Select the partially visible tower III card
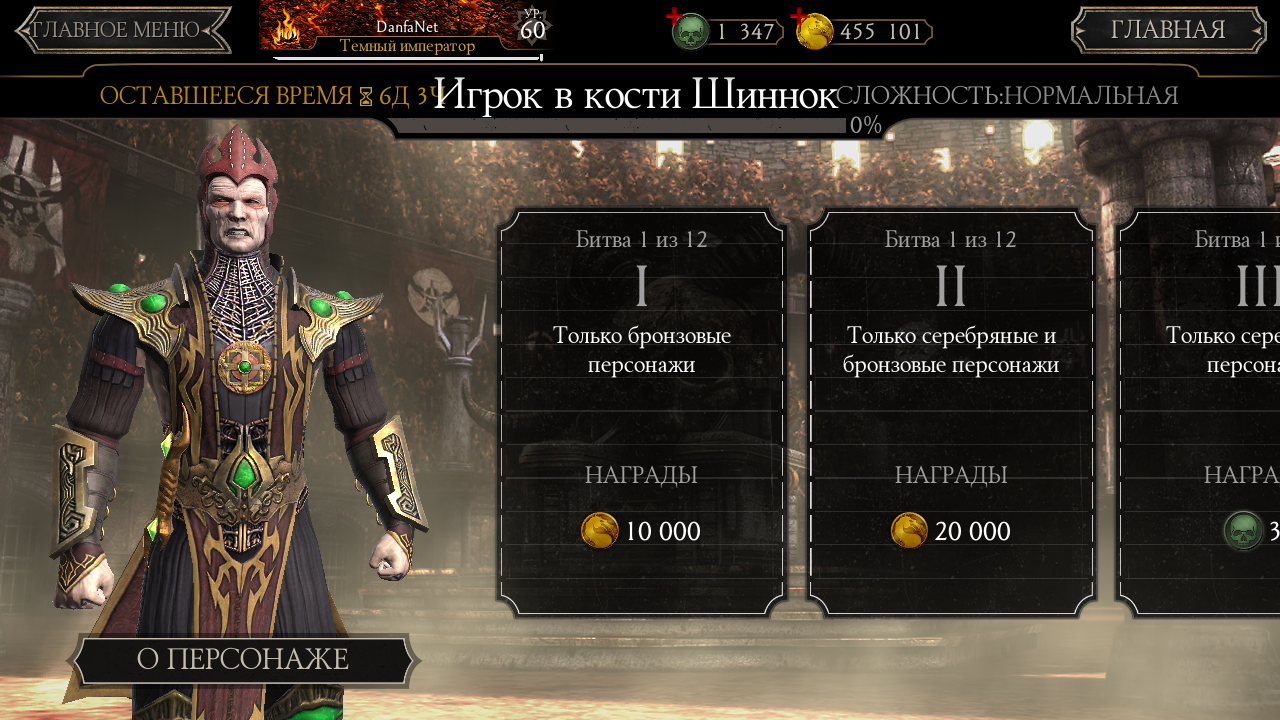1280x720 pixels. coord(1200,412)
